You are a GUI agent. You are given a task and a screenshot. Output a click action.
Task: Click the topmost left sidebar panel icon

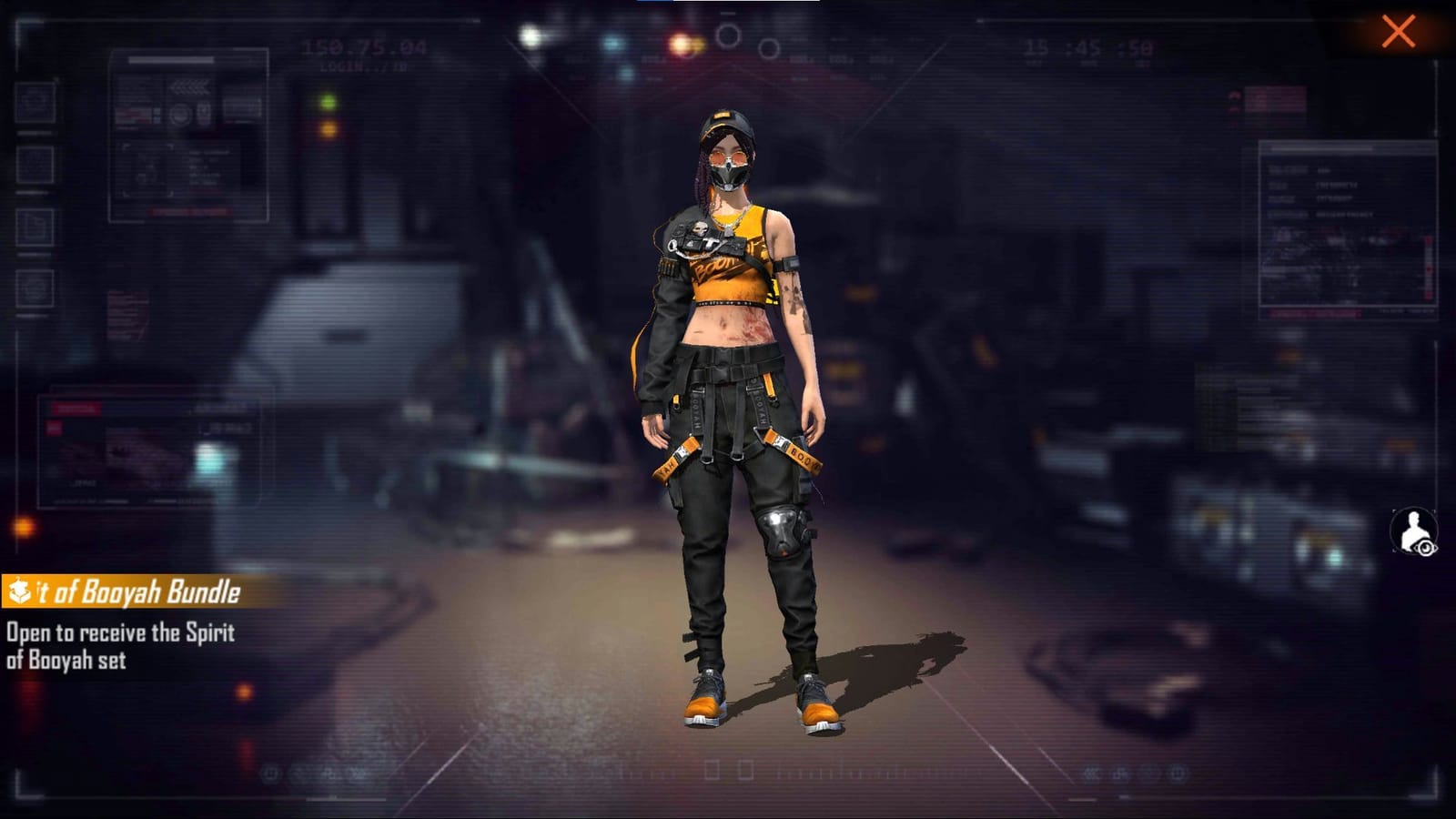[x=35, y=103]
